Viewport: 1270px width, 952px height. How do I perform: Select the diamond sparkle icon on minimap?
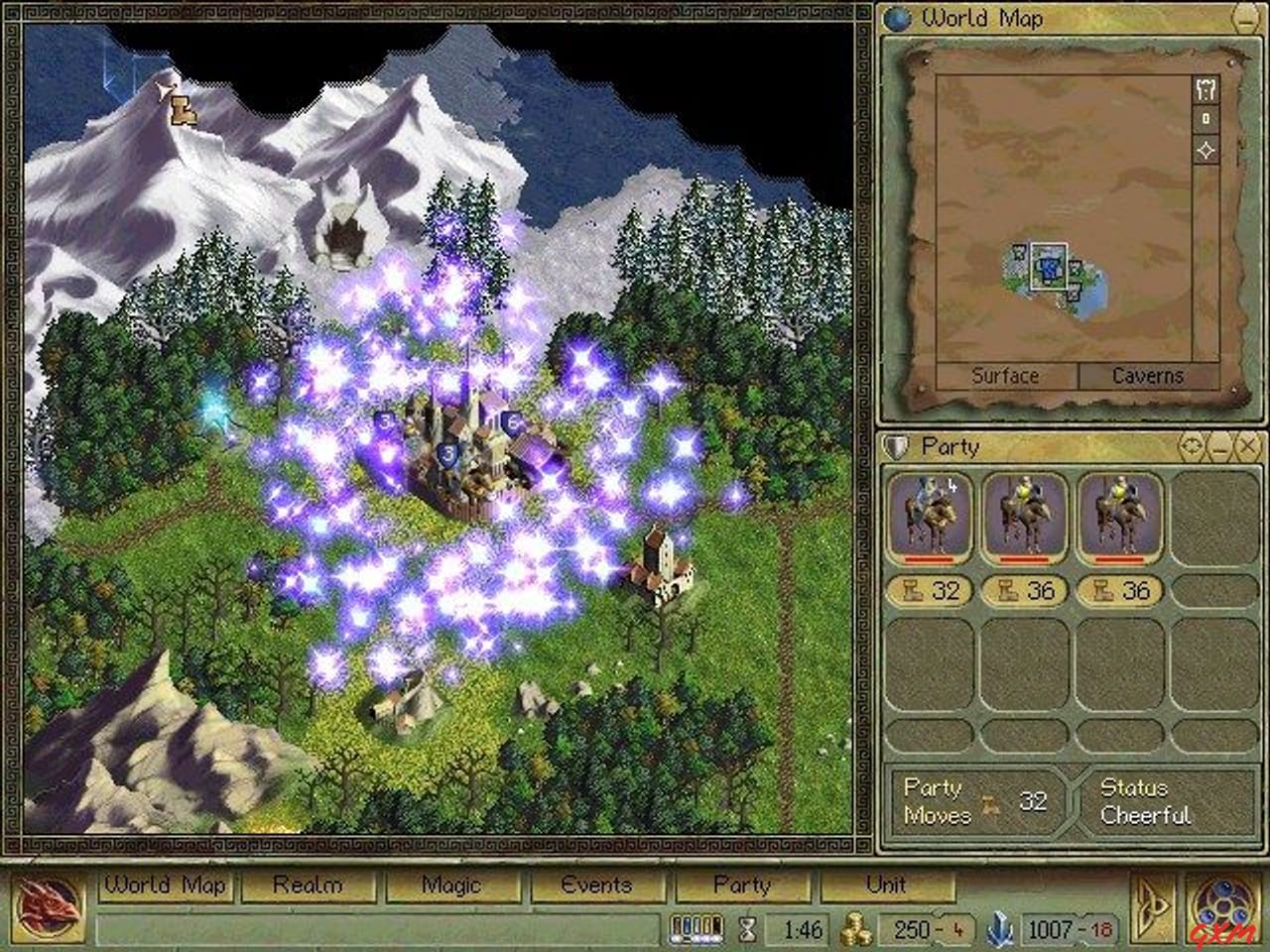click(1205, 149)
